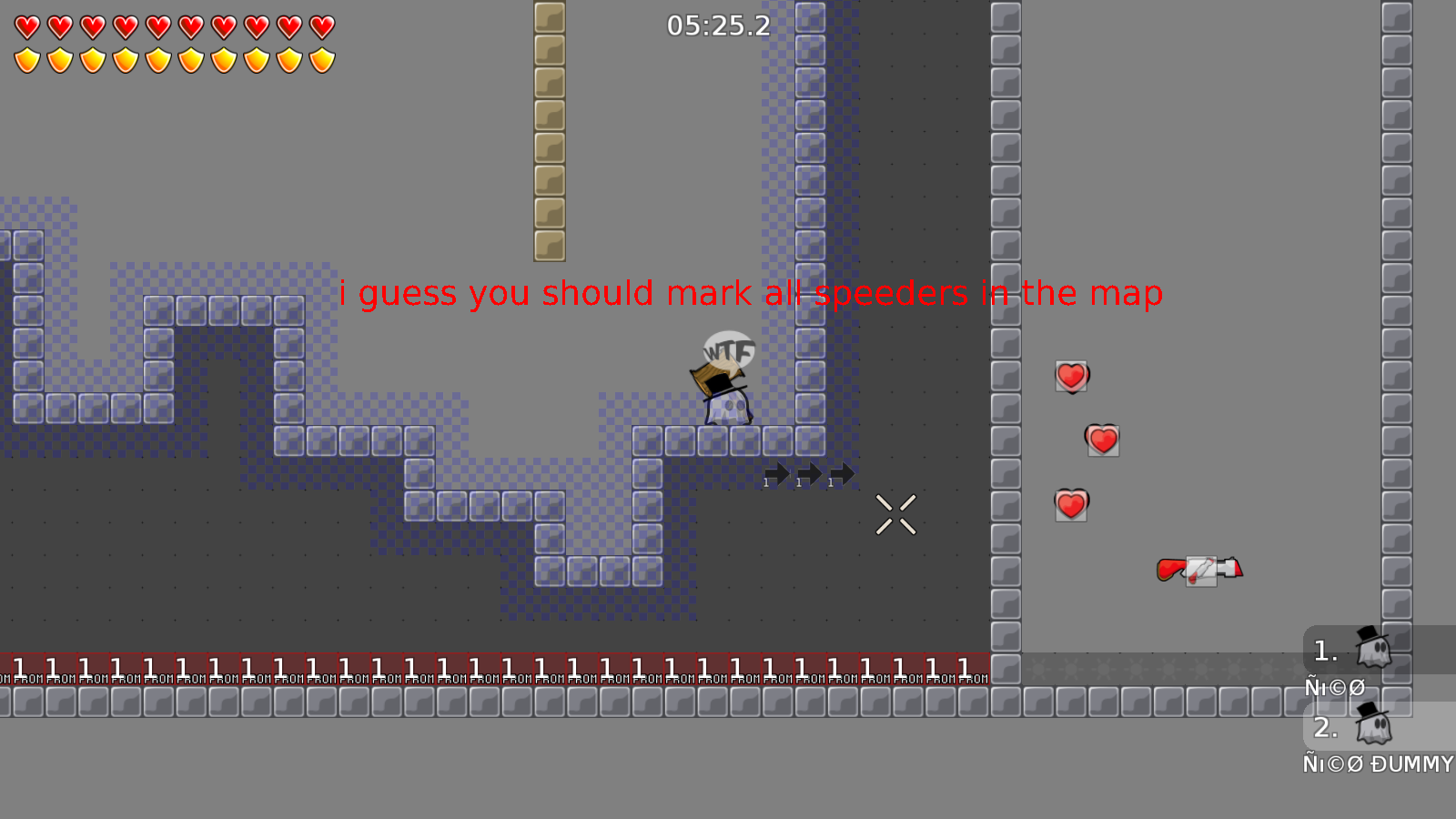Click the WTF emote bubble above the tee
This screenshot has height=819, width=1456.
pyautogui.click(x=728, y=349)
